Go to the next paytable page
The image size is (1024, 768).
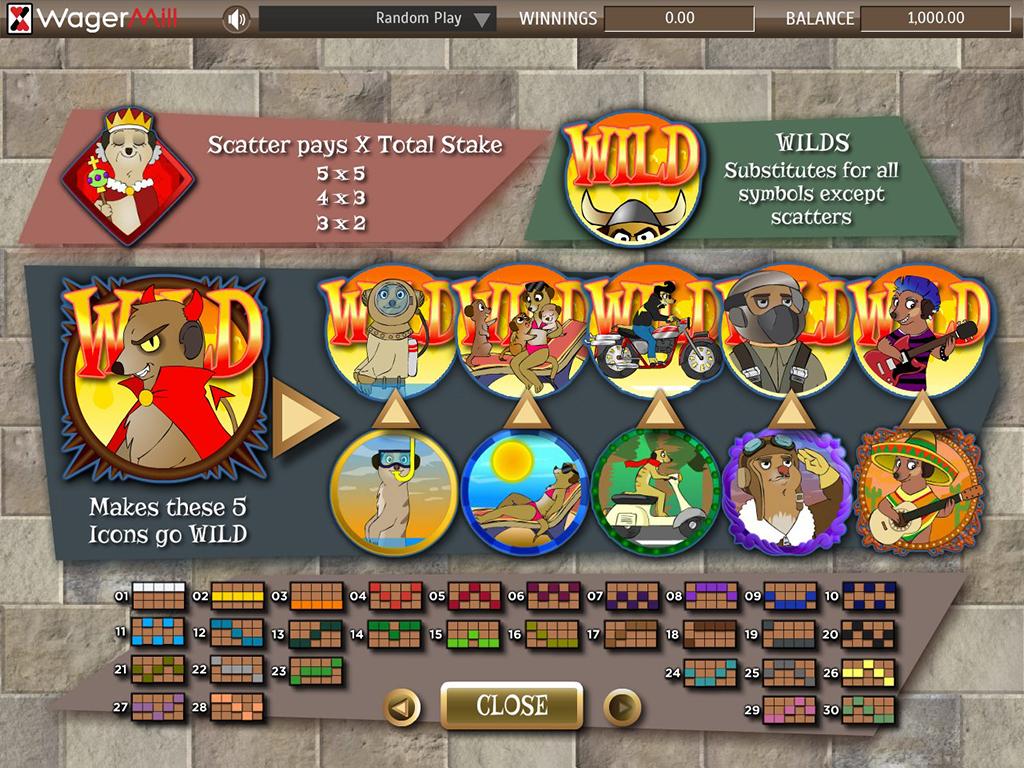pyautogui.click(x=621, y=708)
